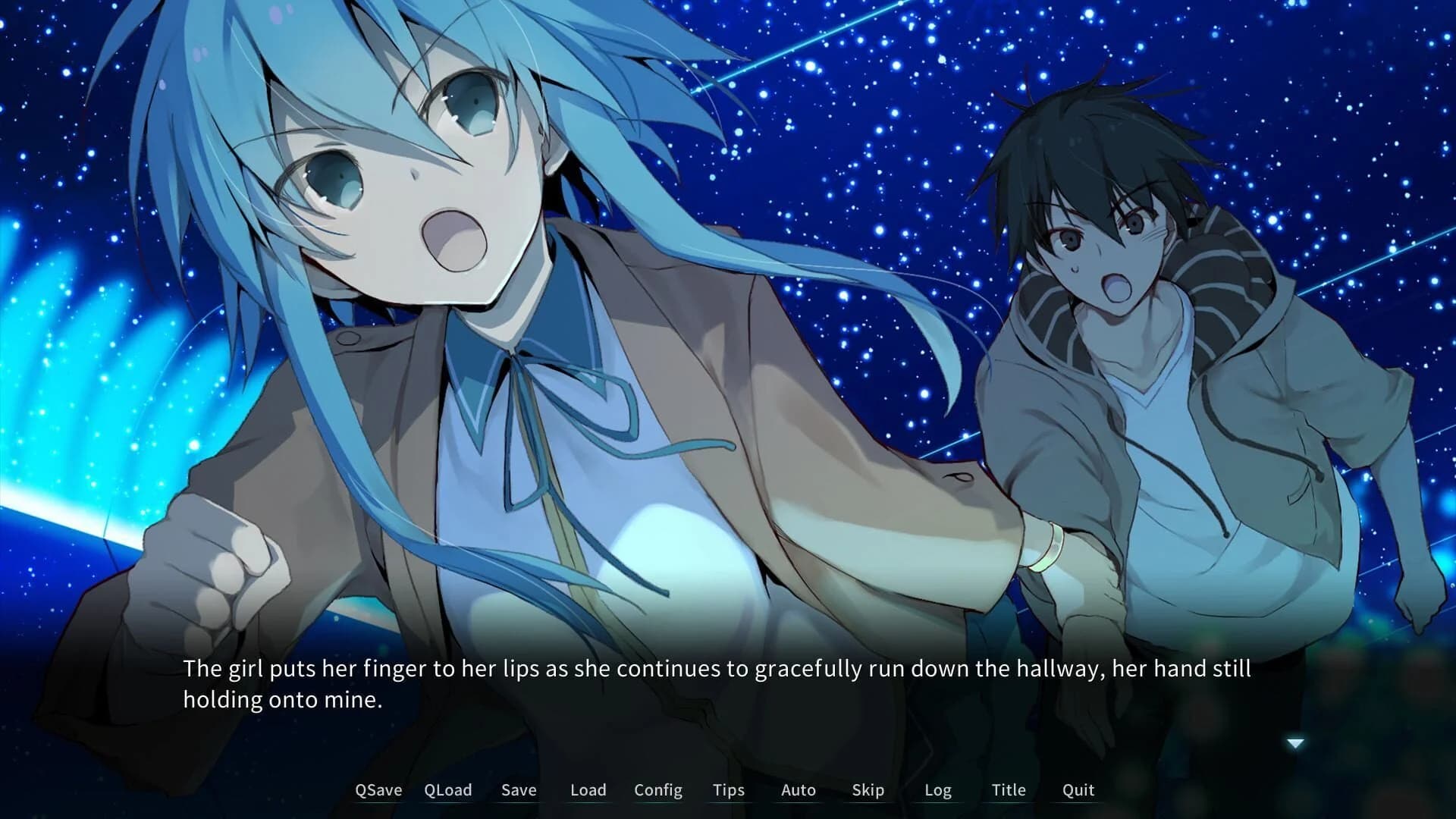View the Tips glossary
Image resolution: width=1456 pixels, height=819 pixels.
[x=729, y=789]
